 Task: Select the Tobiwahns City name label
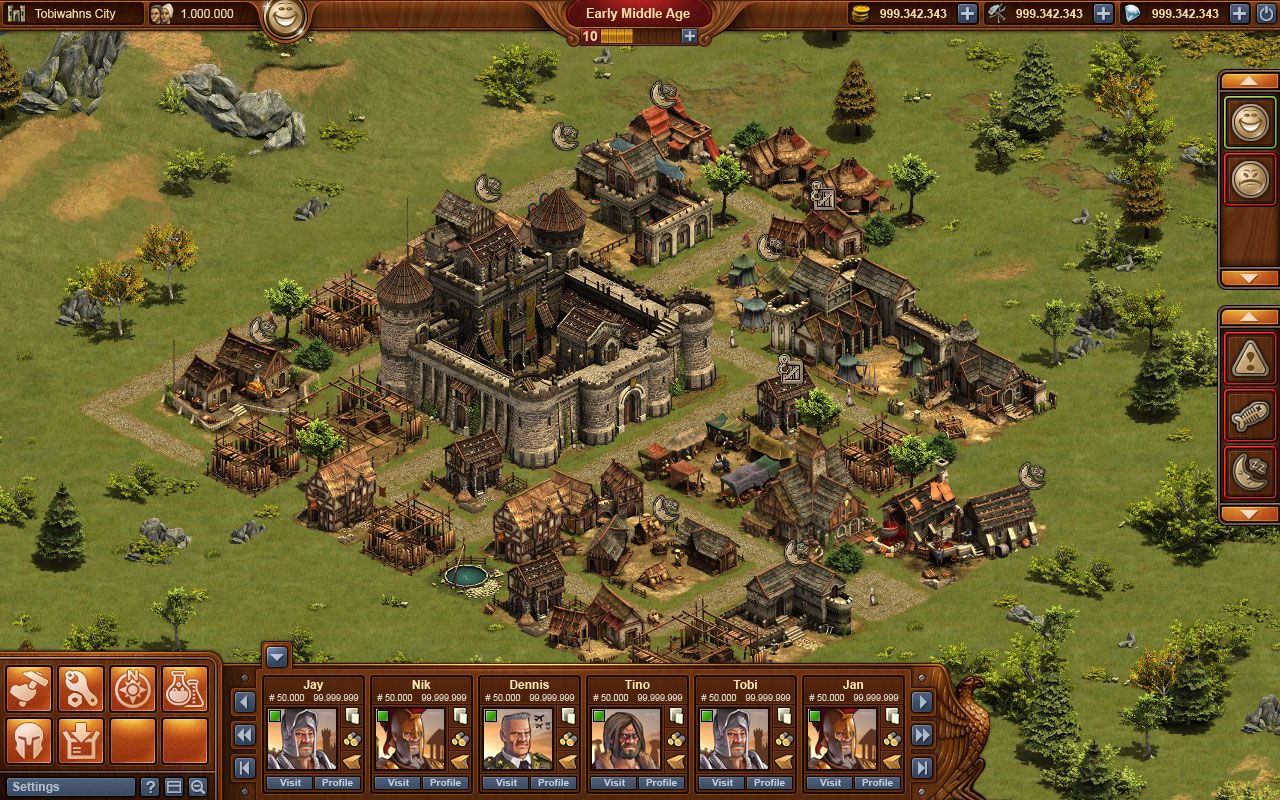click(75, 14)
